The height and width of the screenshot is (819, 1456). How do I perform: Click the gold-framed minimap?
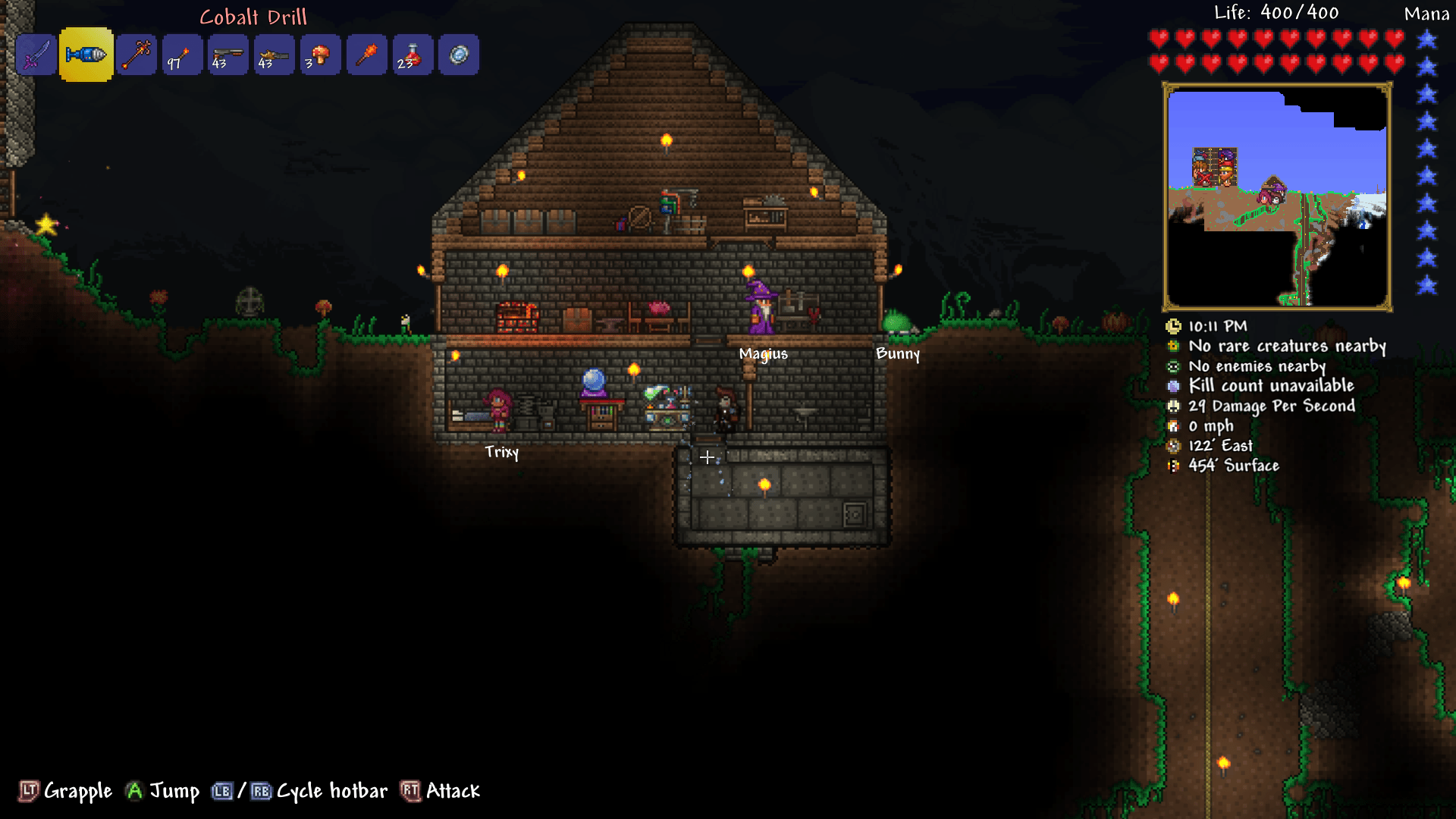pyautogui.click(x=1277, y=197)
